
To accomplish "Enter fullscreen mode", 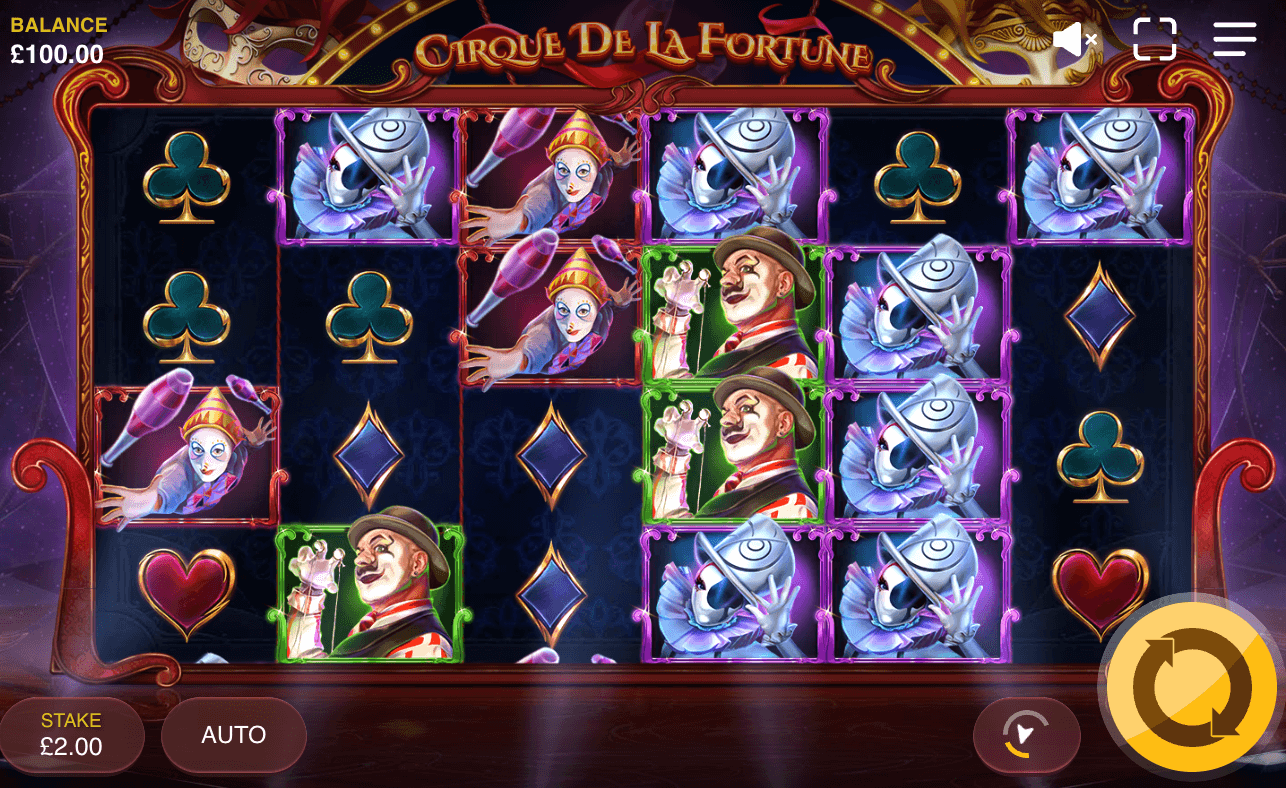I will (x=1156, y=40).
